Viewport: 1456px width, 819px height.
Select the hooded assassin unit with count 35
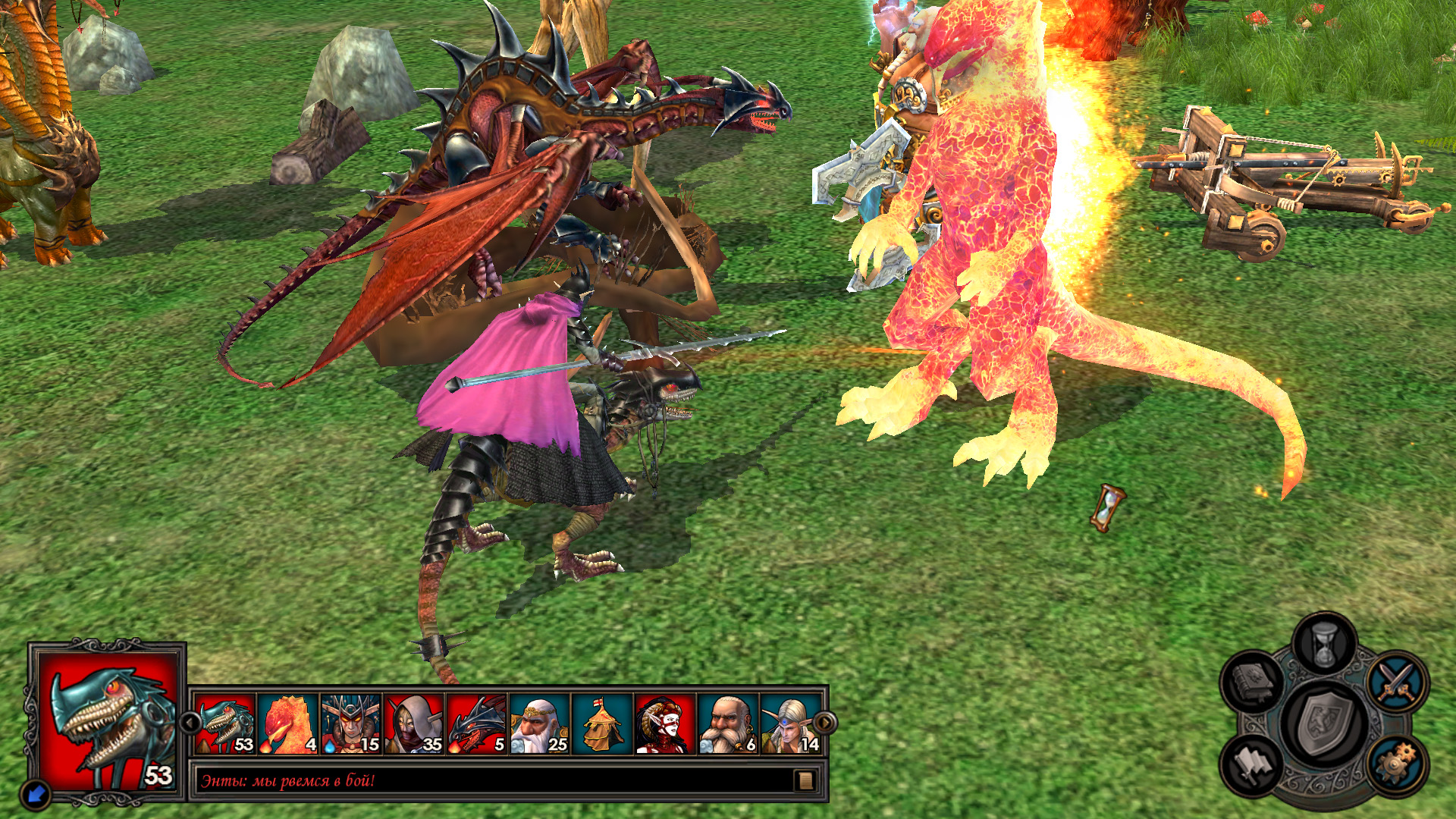tap(413, 724)
